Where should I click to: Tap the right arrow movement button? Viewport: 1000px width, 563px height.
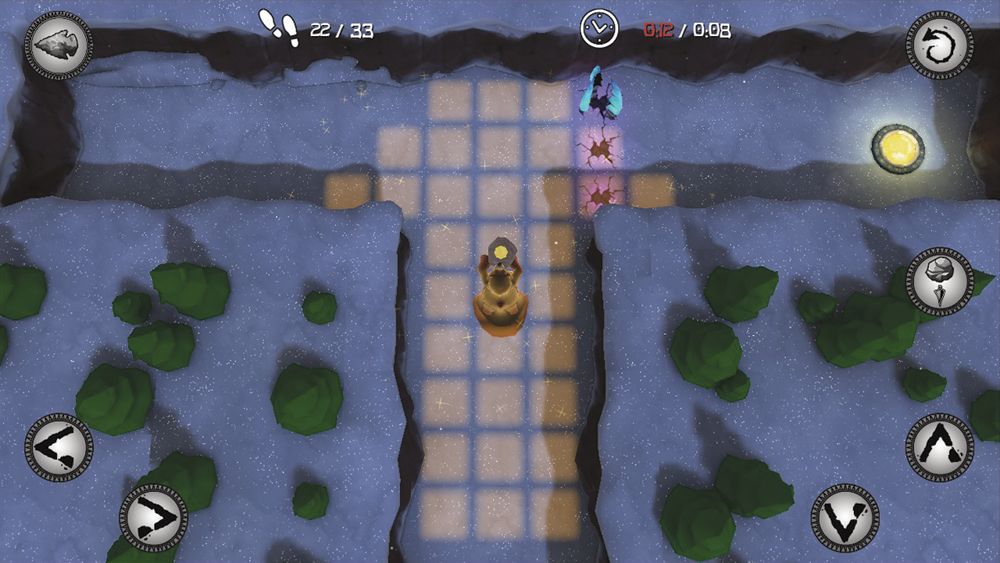tap(154, 517)
